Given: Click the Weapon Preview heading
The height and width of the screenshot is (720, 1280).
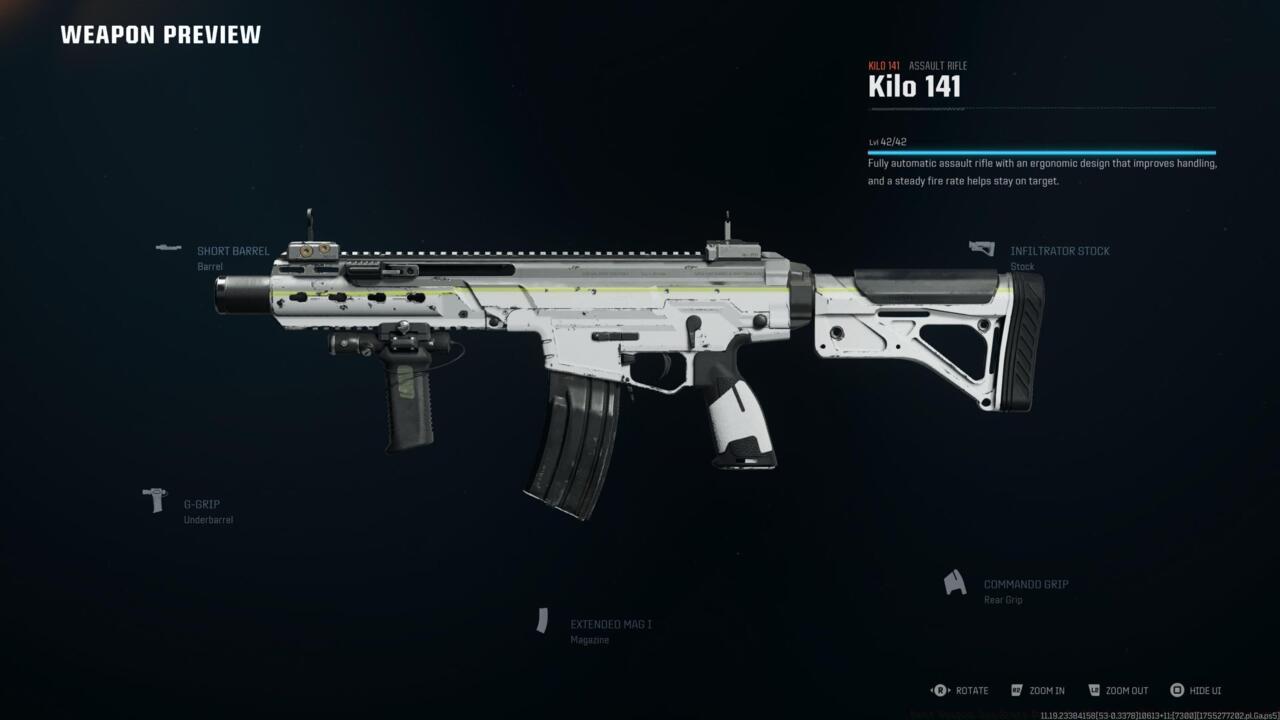Looking at the screenshot, I should (x=161, y=34).
